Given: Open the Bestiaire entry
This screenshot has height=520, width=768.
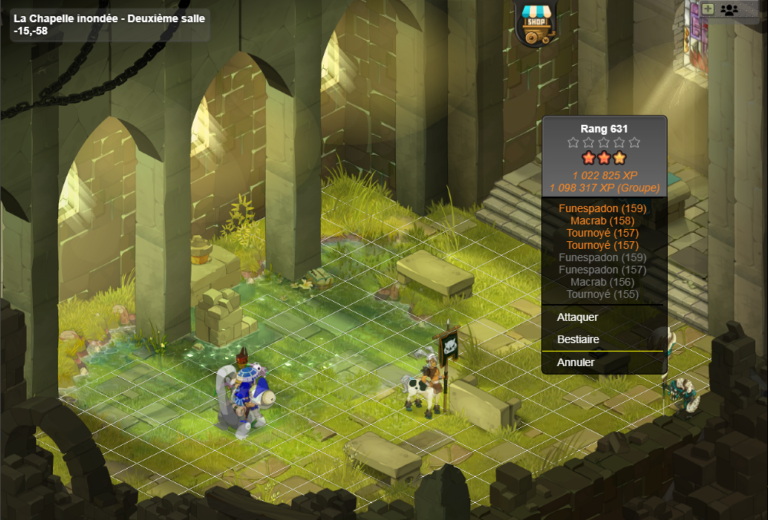Looking at the screenshot, I should 579,340.
